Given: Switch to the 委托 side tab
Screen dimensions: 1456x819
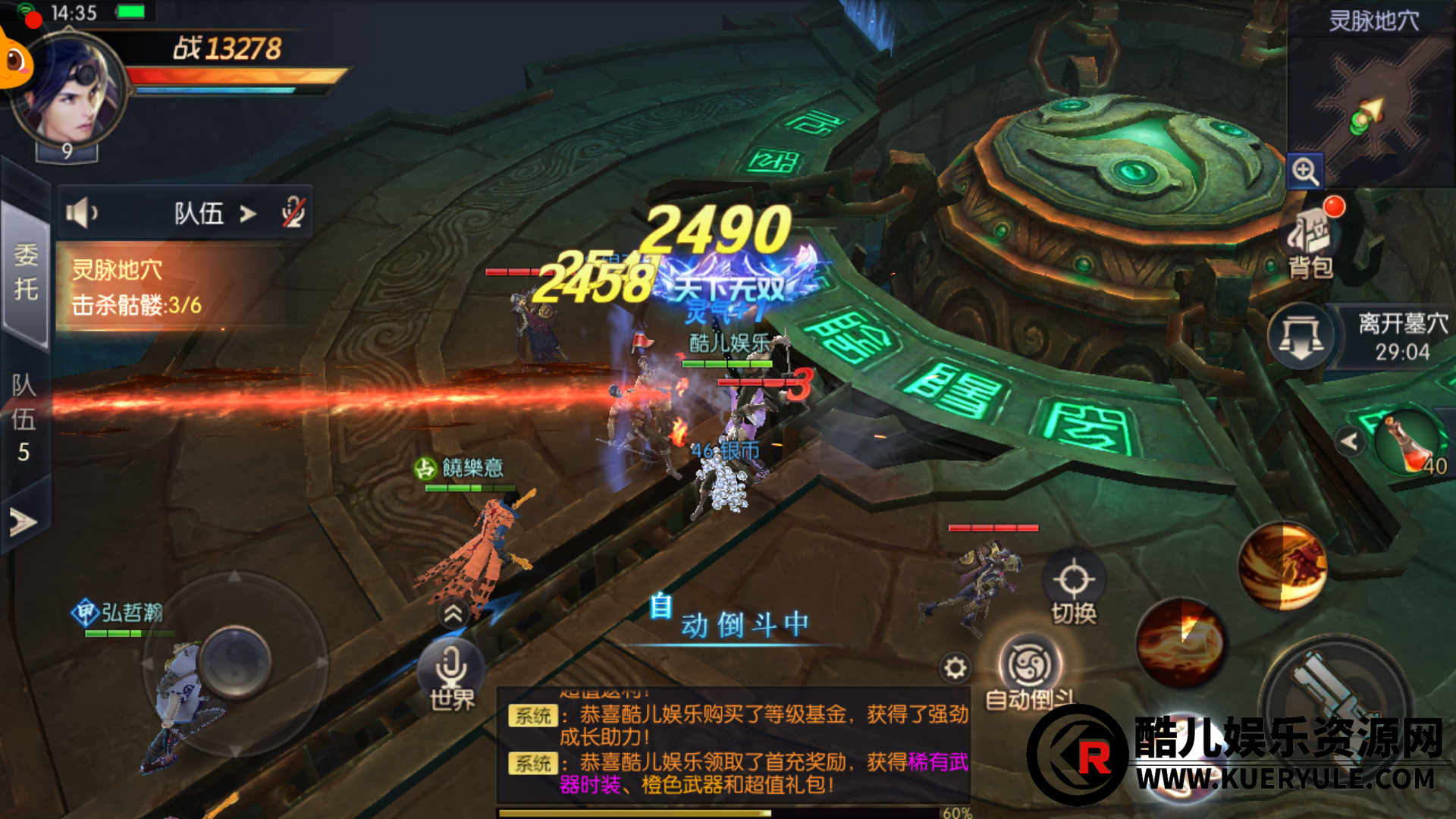Looking at the screenshot, I should tap(26, 271).
